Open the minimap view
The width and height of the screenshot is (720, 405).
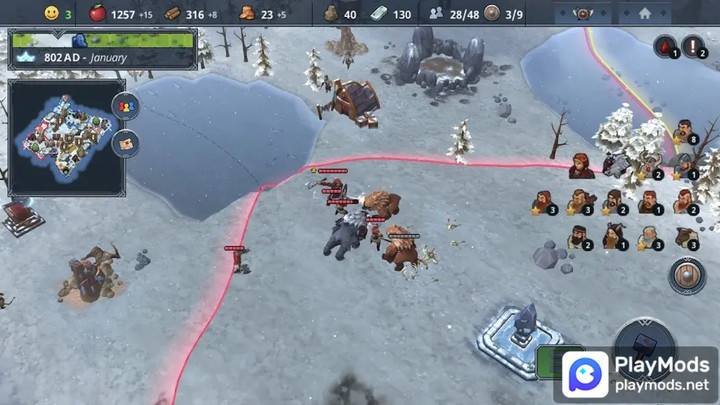[67, 137]
